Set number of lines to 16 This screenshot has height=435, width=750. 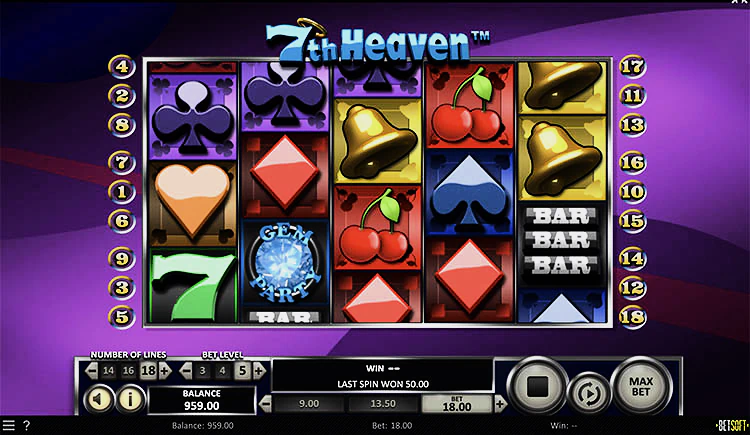click(127, 370)
